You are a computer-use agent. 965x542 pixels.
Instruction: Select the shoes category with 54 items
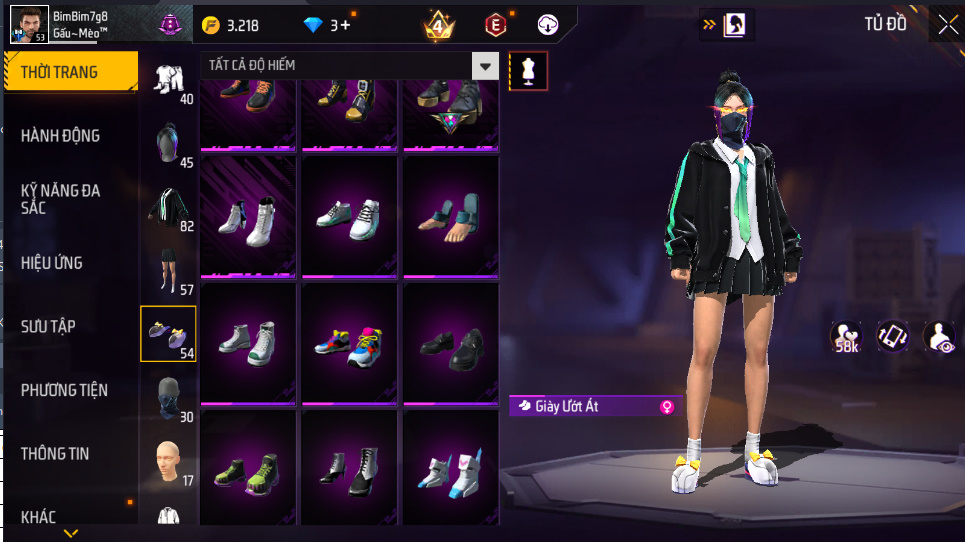(168, 333)
